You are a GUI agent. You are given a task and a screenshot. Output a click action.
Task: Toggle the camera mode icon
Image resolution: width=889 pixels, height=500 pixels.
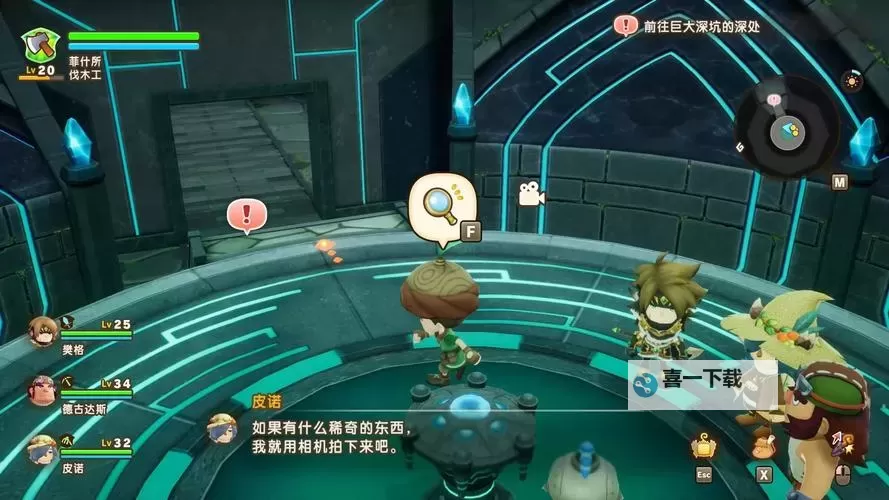pos(530,195)
